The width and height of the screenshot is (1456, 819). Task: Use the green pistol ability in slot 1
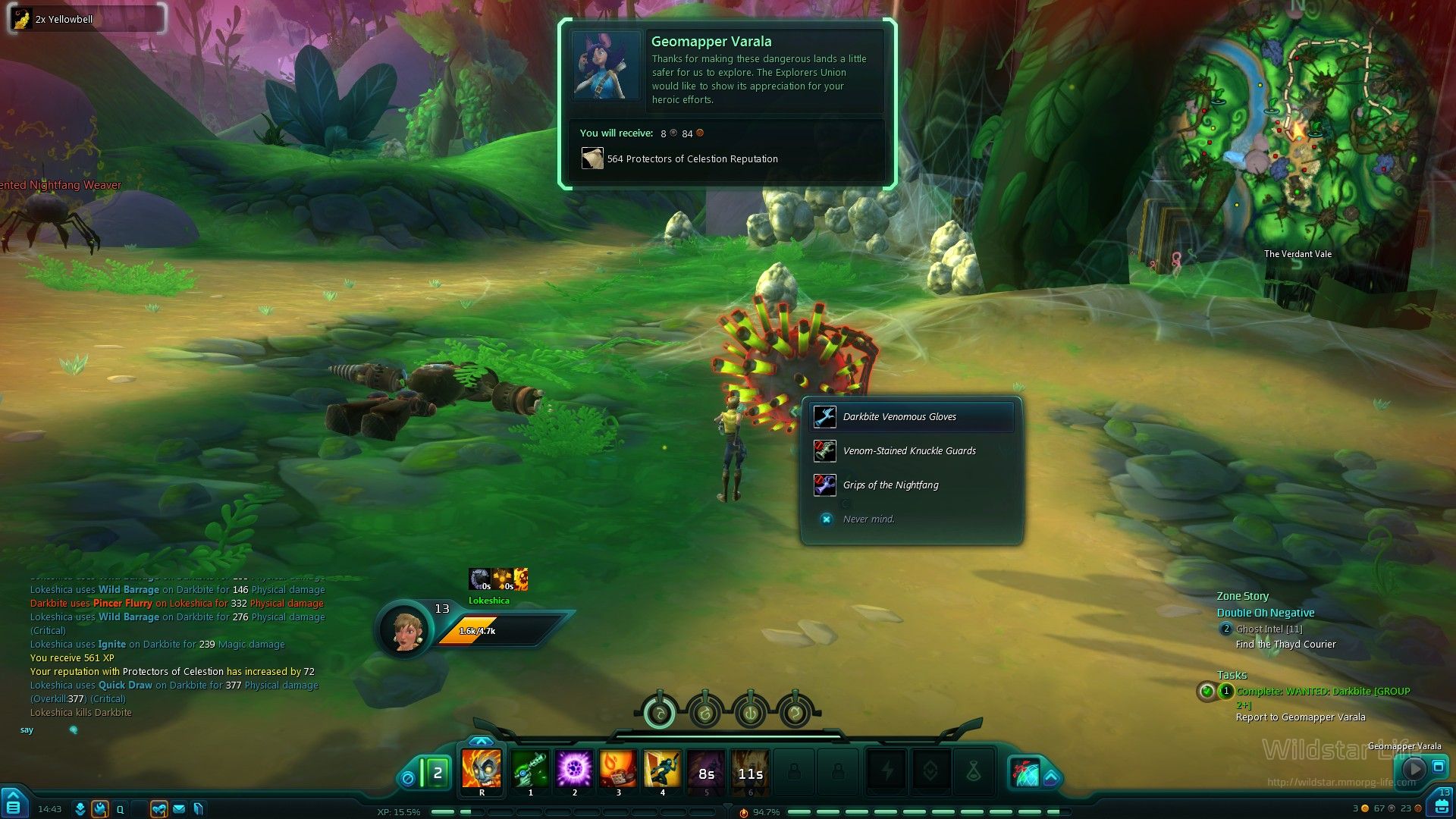tap(530, 770)
